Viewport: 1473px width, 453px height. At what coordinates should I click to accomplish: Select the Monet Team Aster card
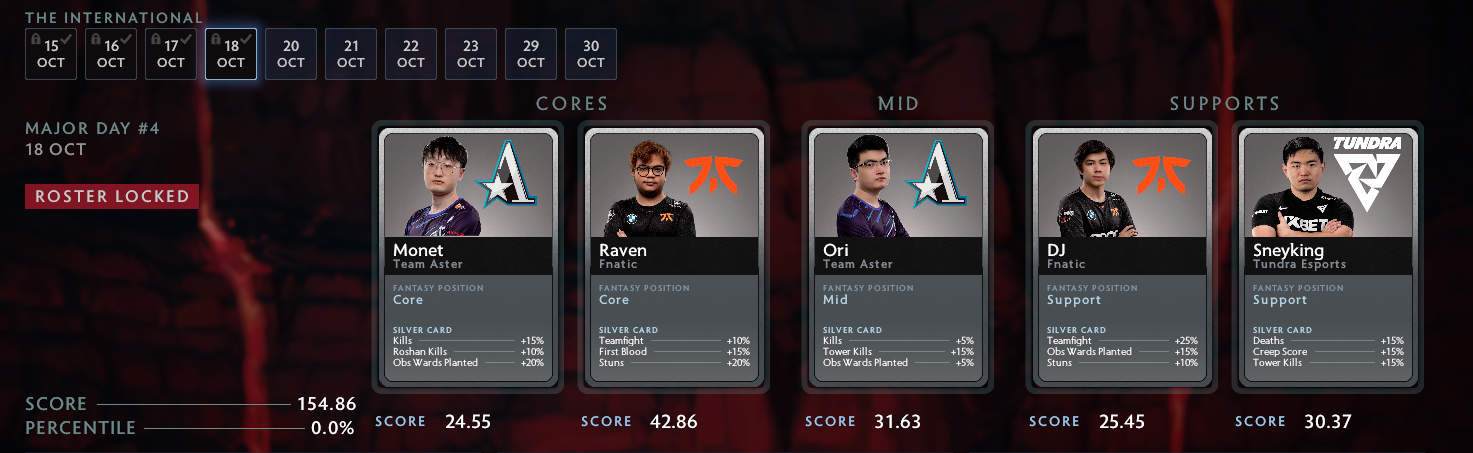pyautogui.click(x=469, y=257)
